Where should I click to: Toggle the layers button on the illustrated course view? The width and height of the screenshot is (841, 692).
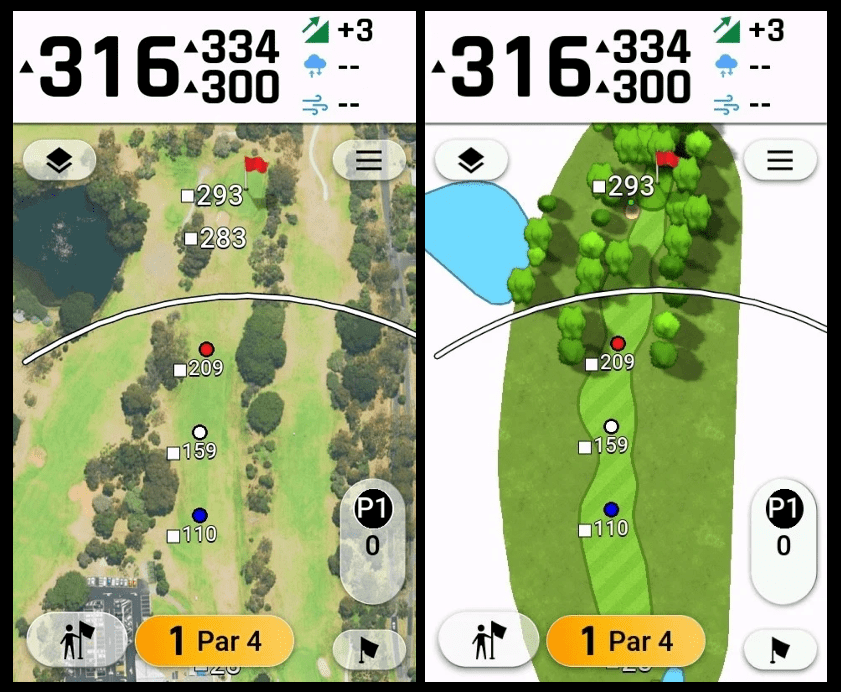point(471,160)
